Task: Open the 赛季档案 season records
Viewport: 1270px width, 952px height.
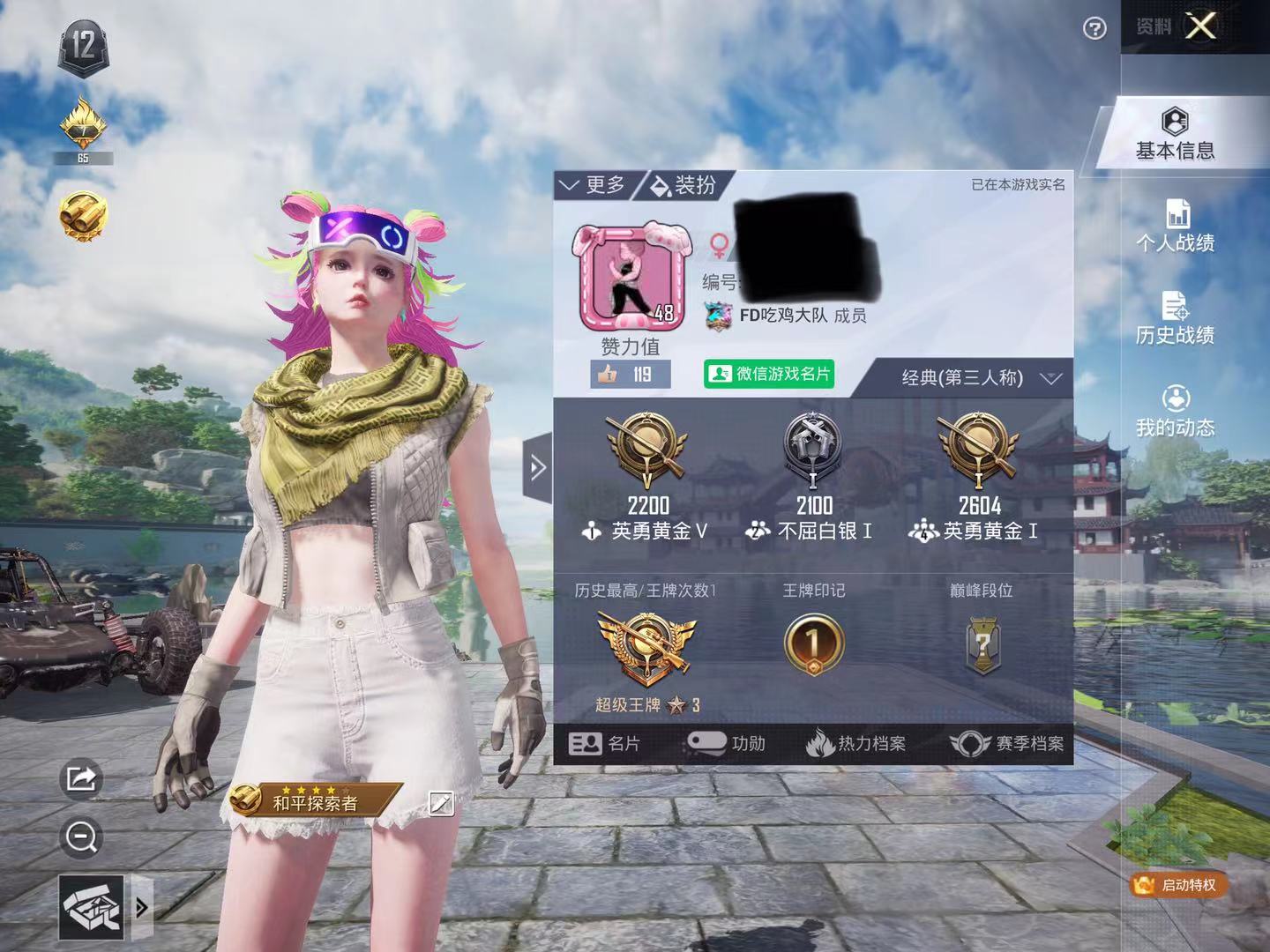Action: (1007, 744)
